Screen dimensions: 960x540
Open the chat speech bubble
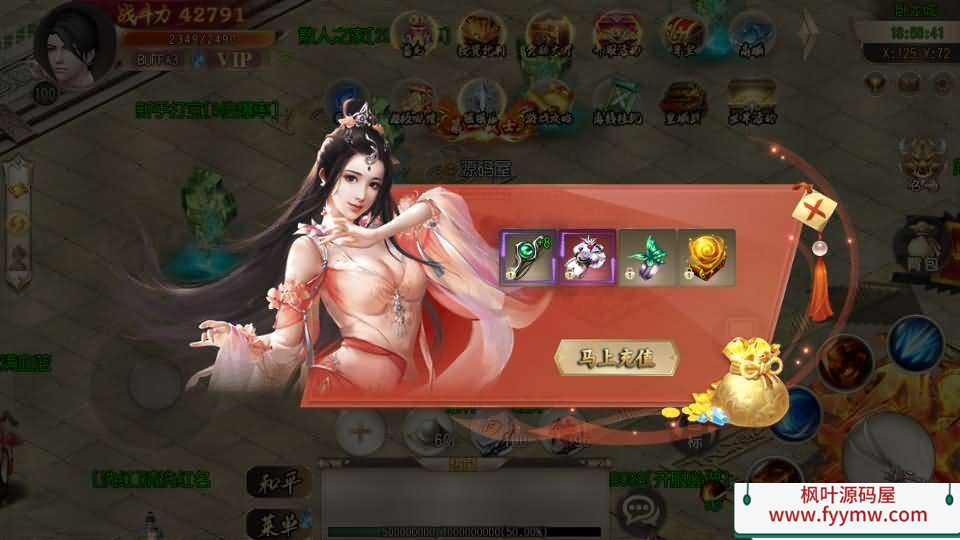coord(638,510)
